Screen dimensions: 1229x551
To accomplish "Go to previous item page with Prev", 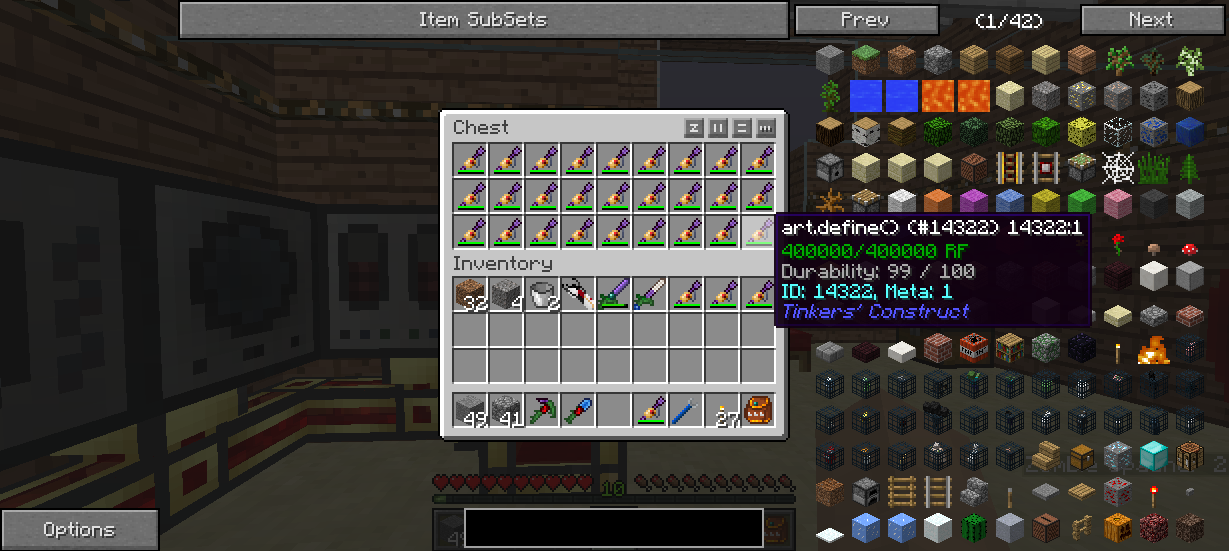I will 866,19.
